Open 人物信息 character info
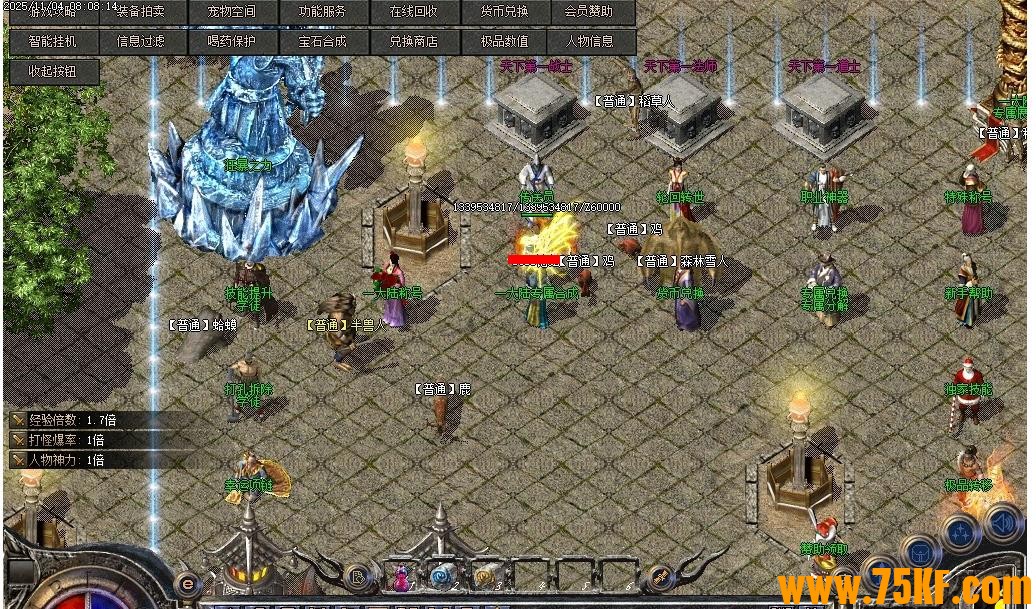Viewport: 1036px width, 609px height. (590, 42)
